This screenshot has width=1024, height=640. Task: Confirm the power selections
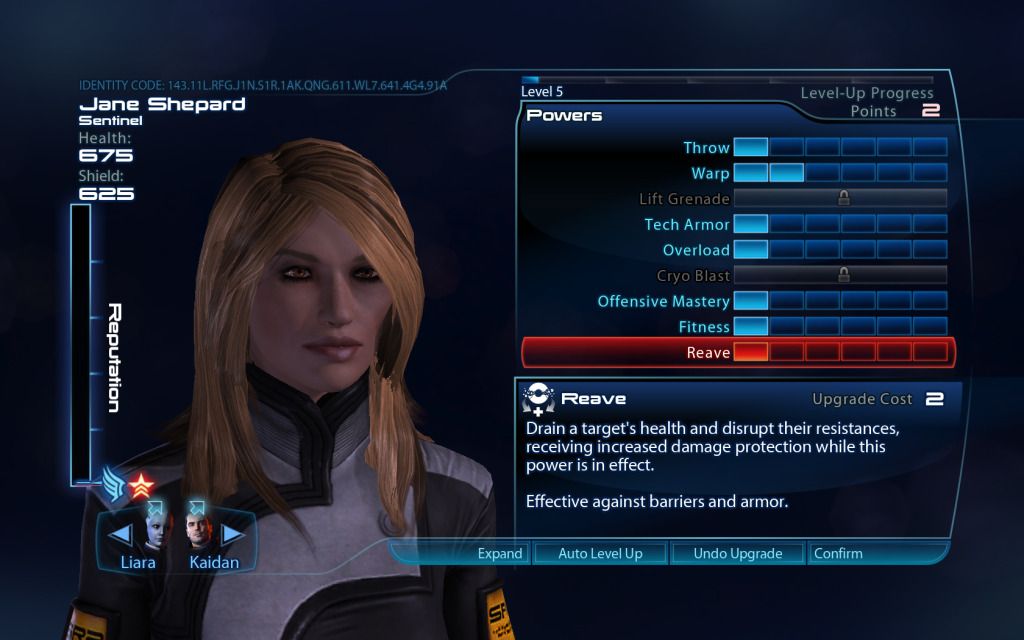pos(837,553)
